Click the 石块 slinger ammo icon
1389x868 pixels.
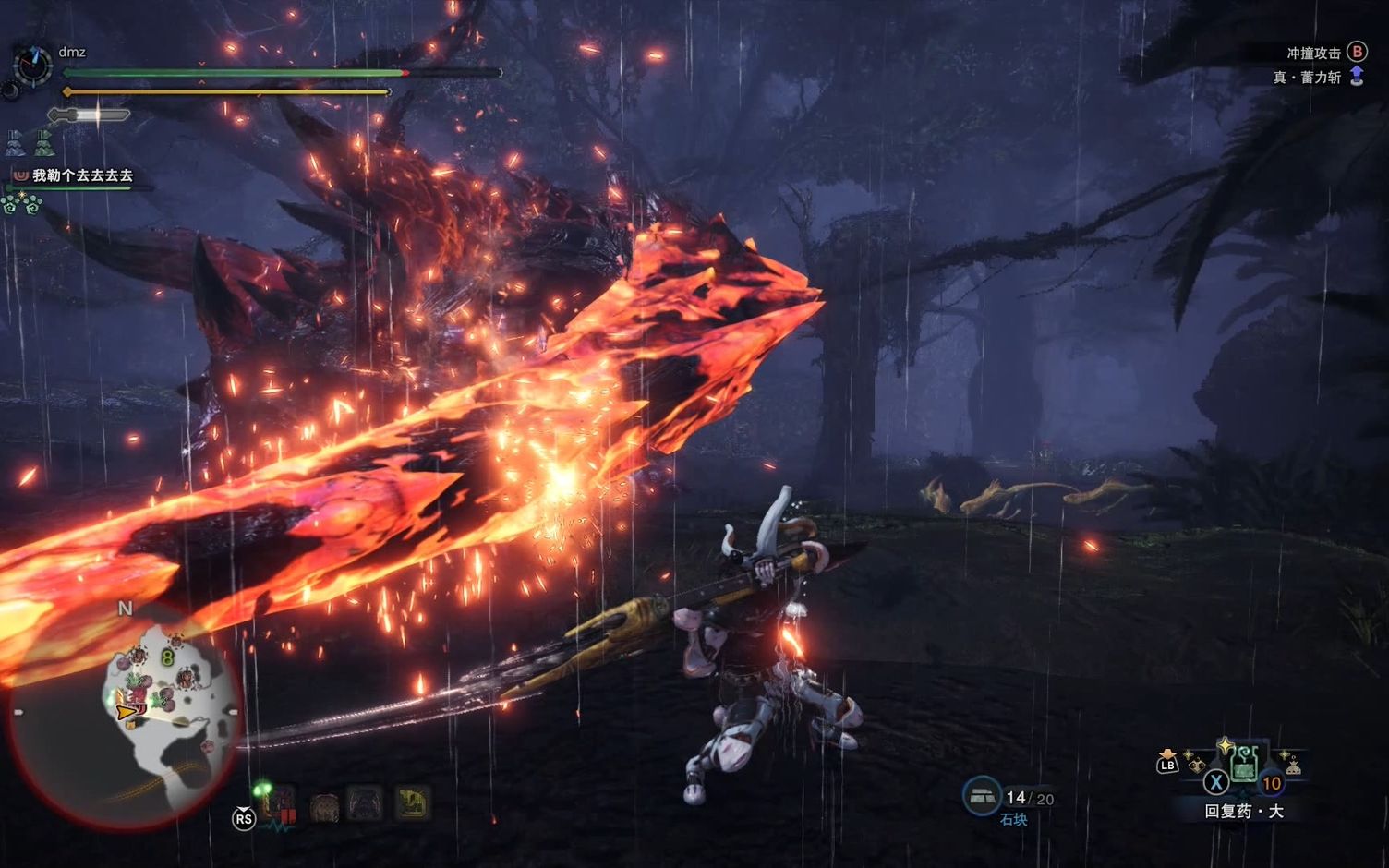pos(981,795)
